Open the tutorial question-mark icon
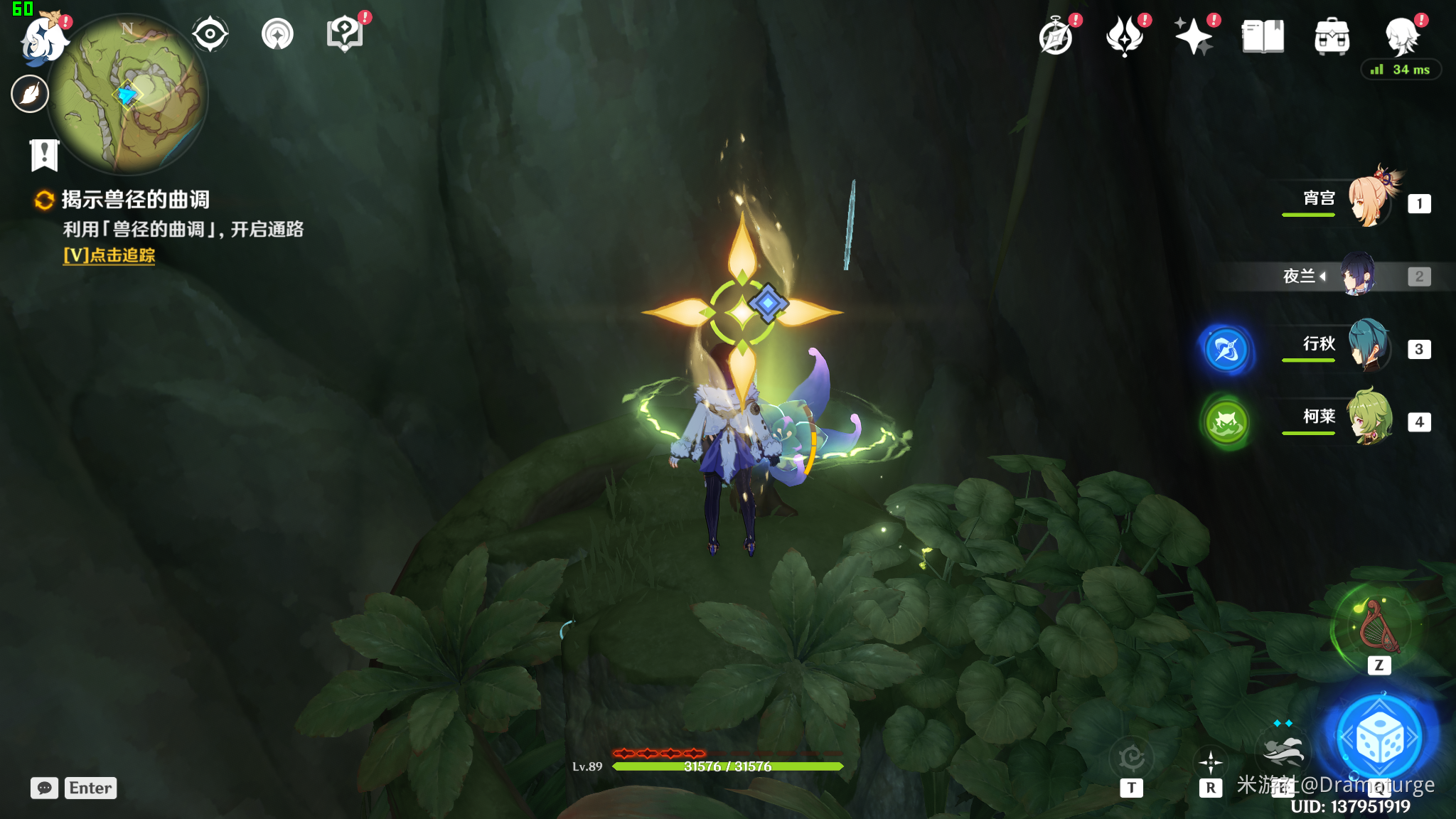1456x819 pixels. click(345, 33)
